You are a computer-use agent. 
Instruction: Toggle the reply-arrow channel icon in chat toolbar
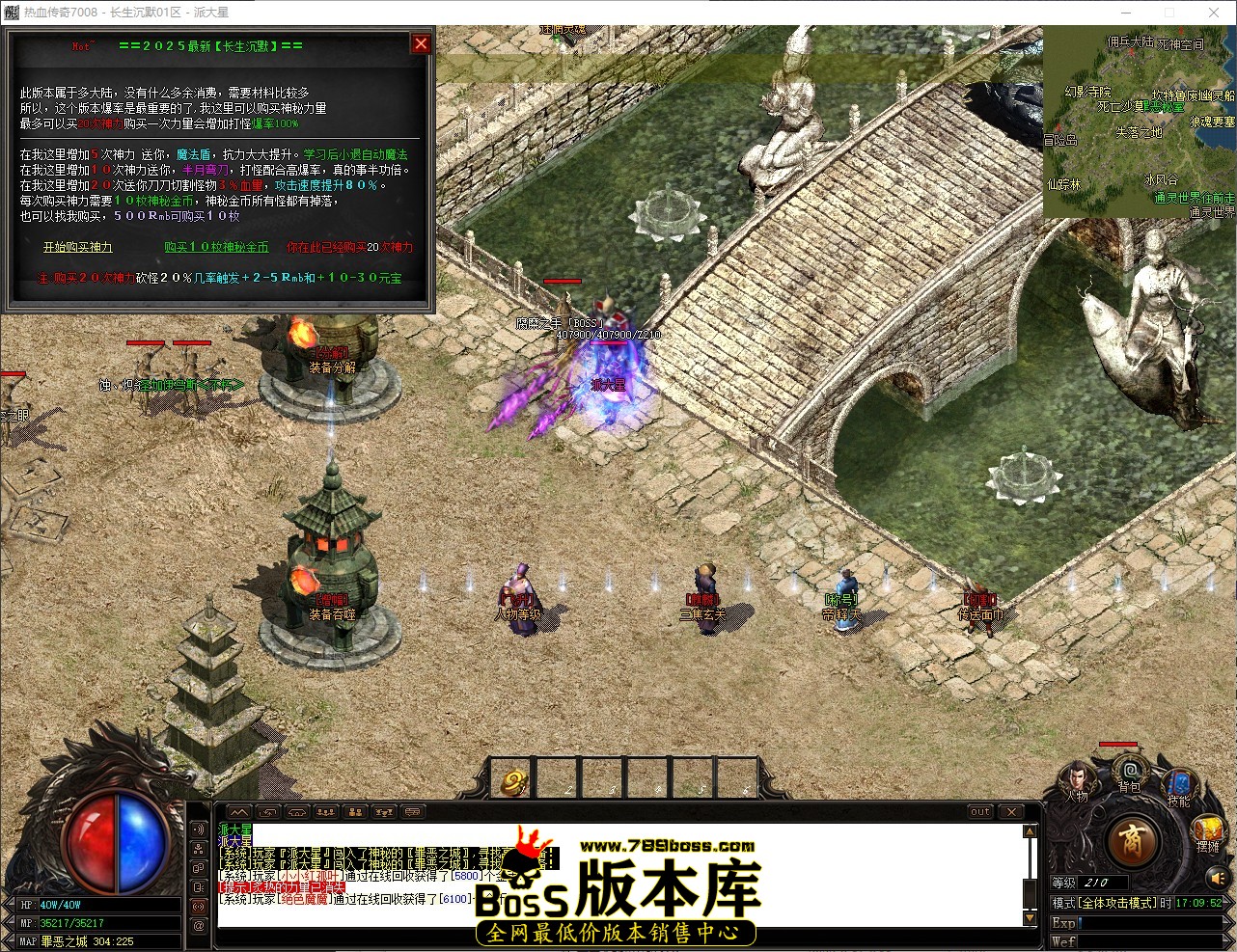[x=268, y=812]
